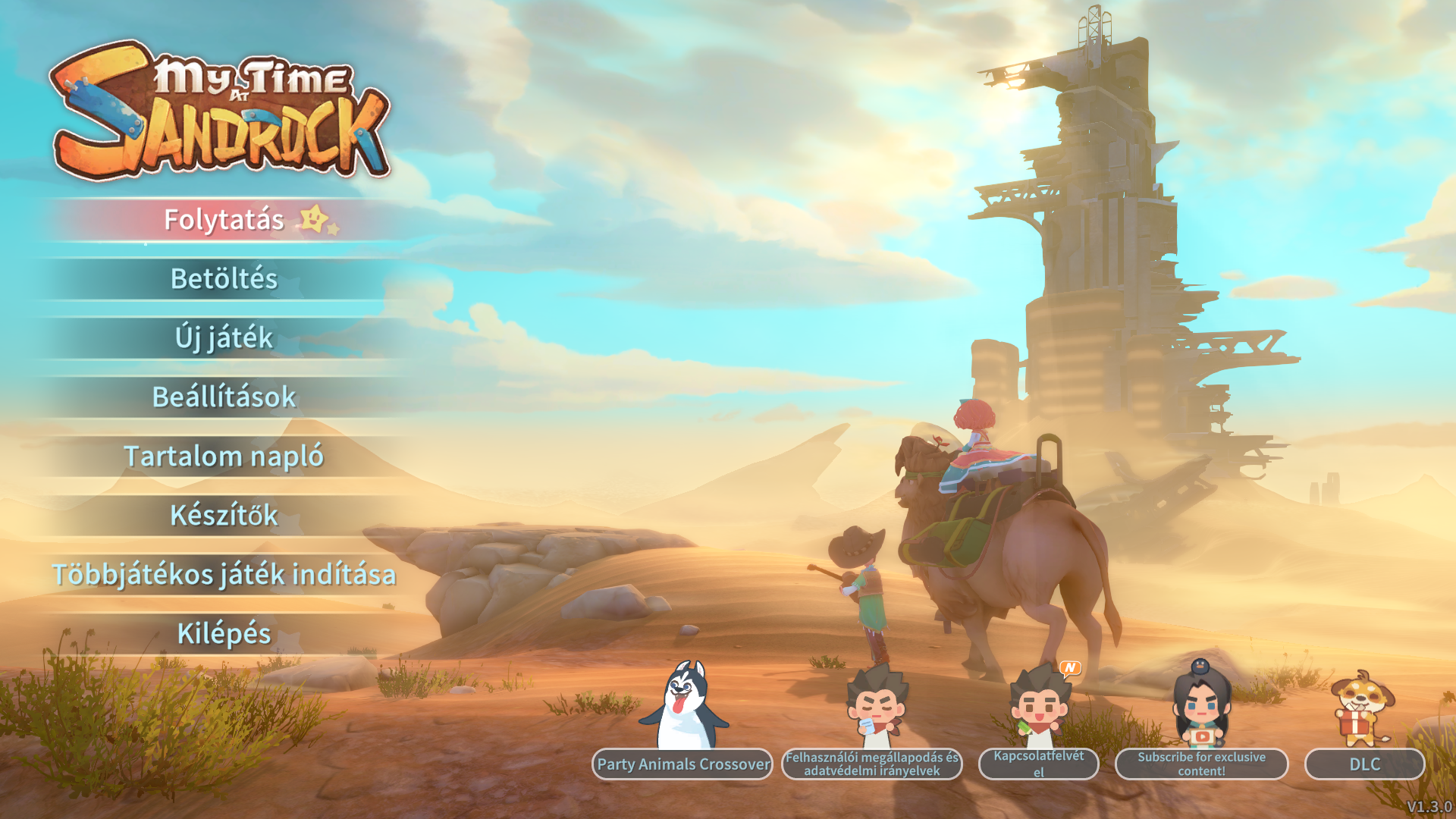Choose Többjátékos játék indítása

[x=224, y=575]
